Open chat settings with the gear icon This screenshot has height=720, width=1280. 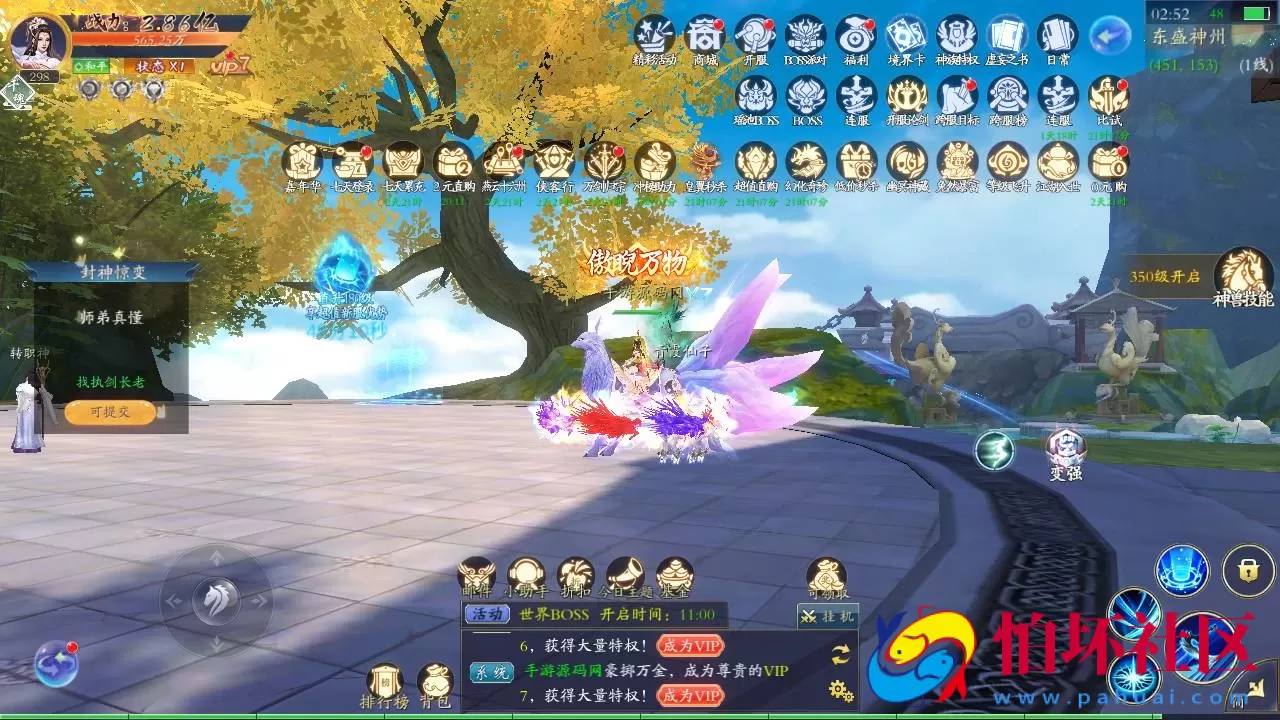pyautogui.click(x=841, y=690)
